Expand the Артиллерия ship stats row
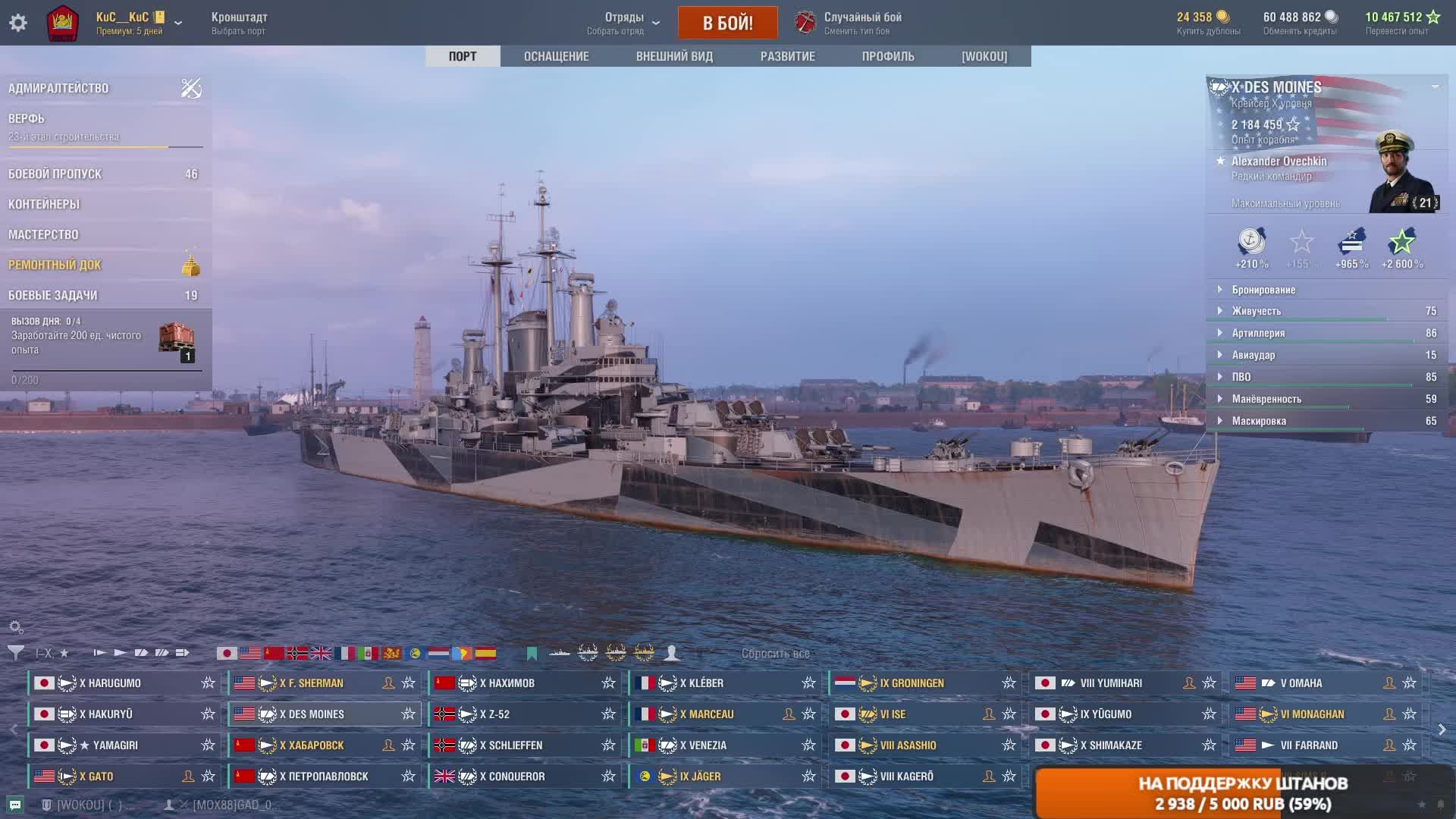Screen dimensions: 1456x819 [1258, 333]
